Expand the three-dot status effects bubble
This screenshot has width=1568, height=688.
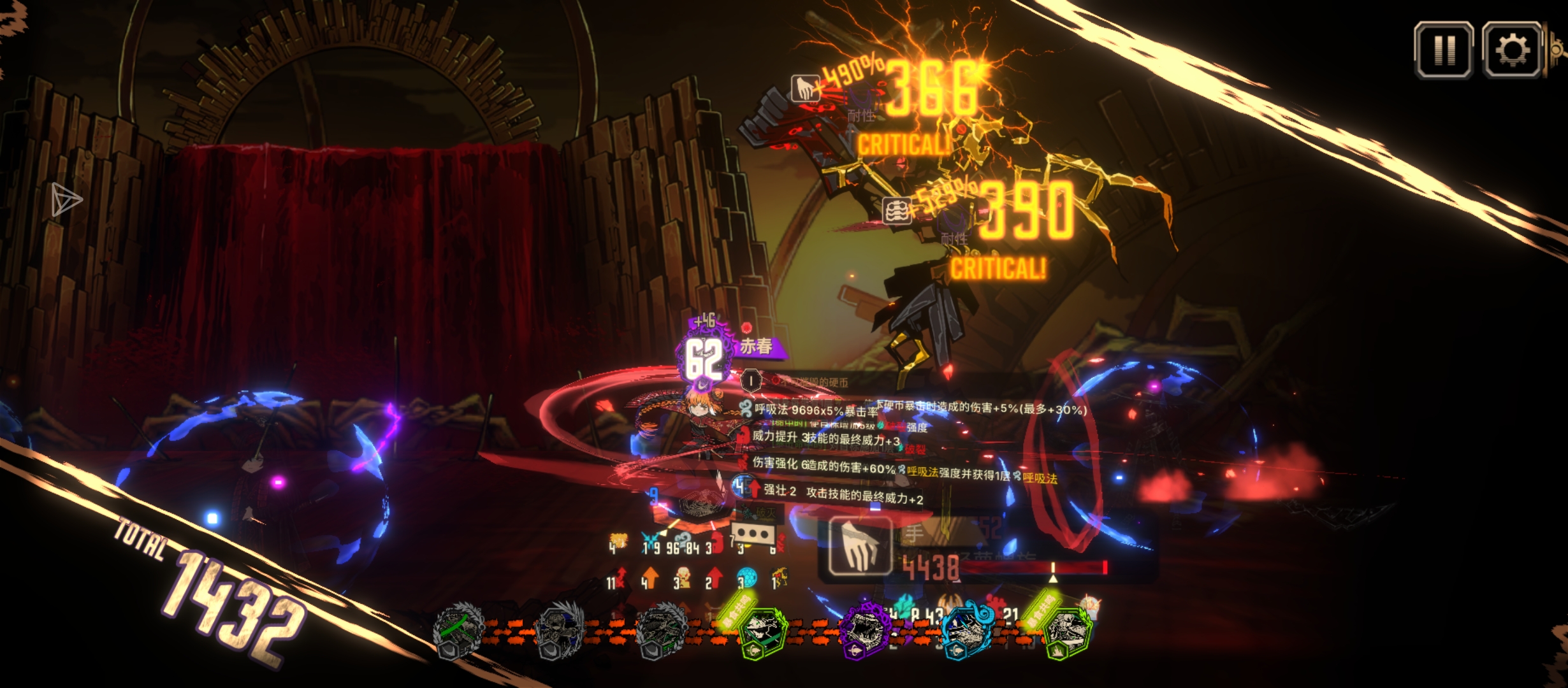click(x=755, y=534)
